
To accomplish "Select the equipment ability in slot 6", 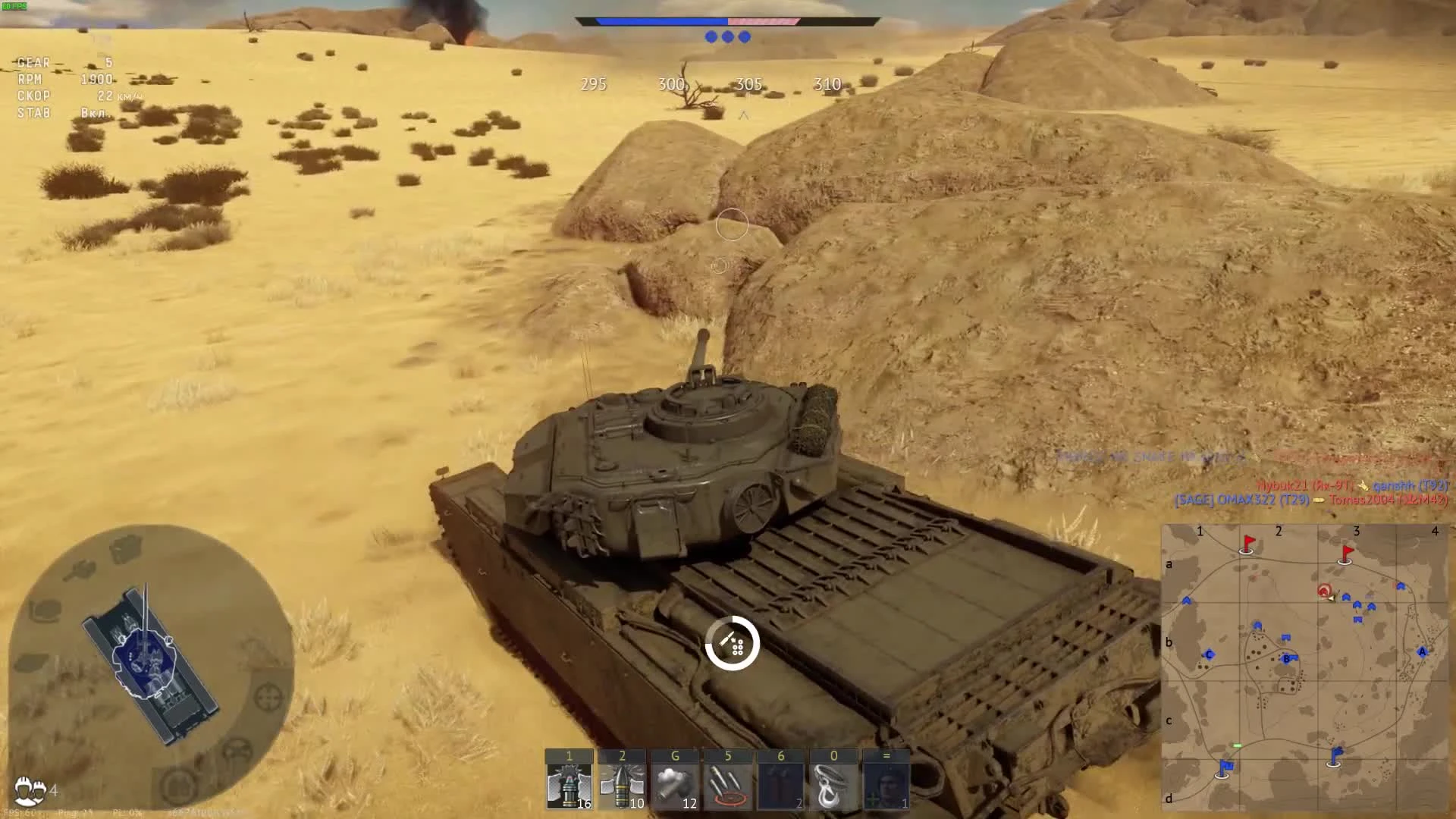I will (780, 785).
